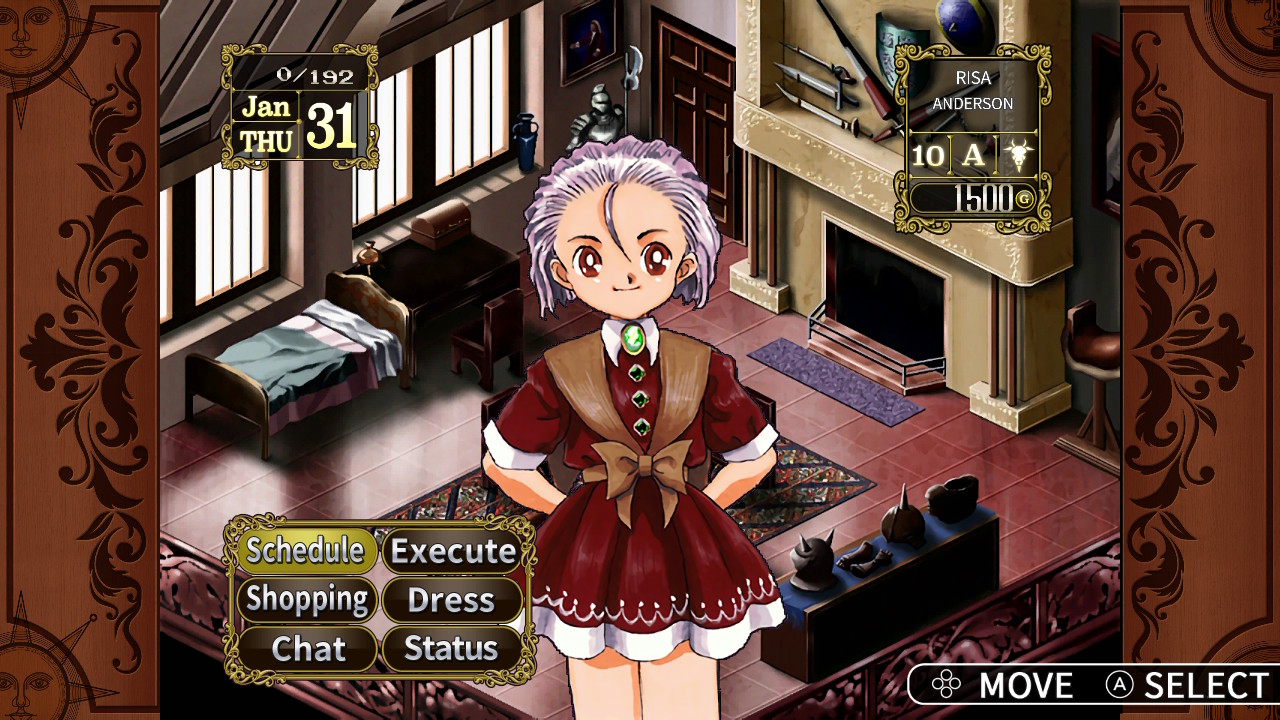View the Status screen
The image size is (1280, 720).
click(x=452, y=649)
